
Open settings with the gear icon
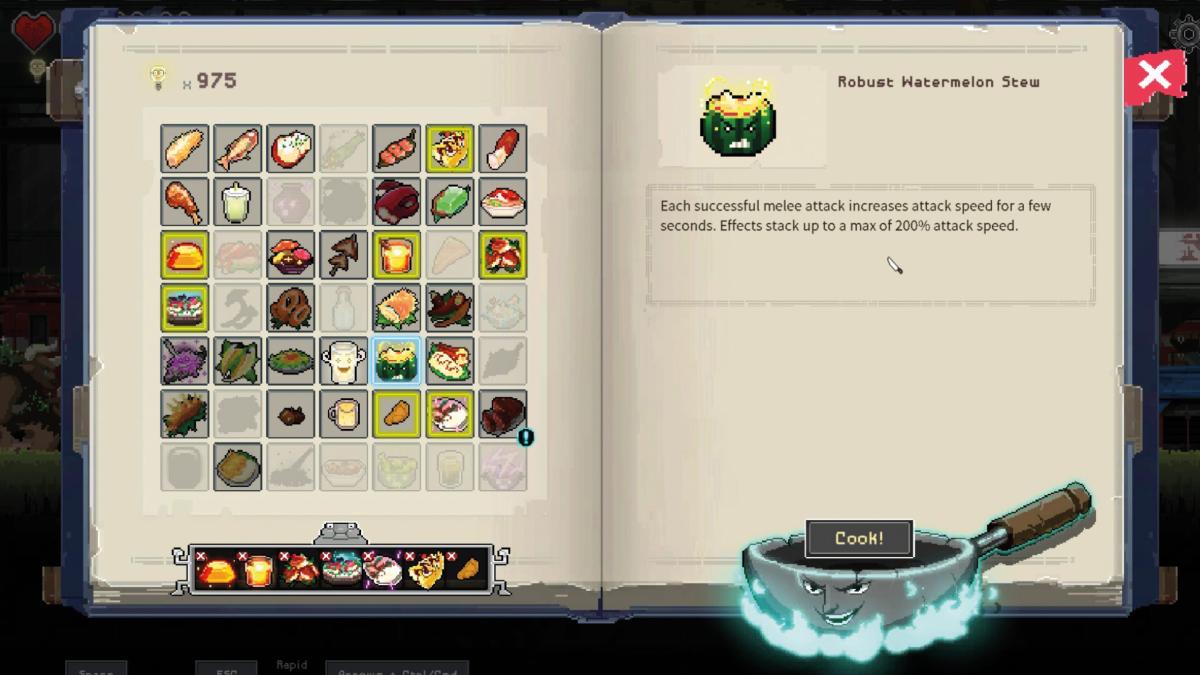point(1185,33)
